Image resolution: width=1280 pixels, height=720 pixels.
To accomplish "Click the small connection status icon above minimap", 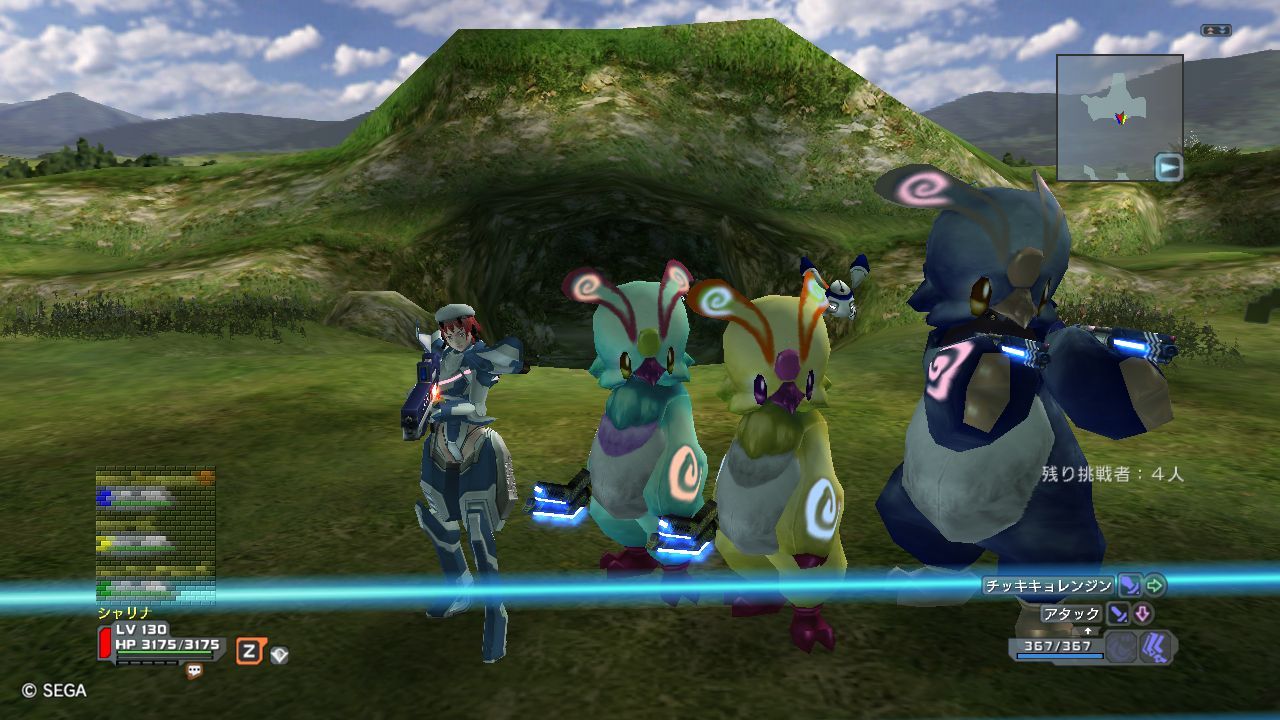I will (x=1216, y=30).
